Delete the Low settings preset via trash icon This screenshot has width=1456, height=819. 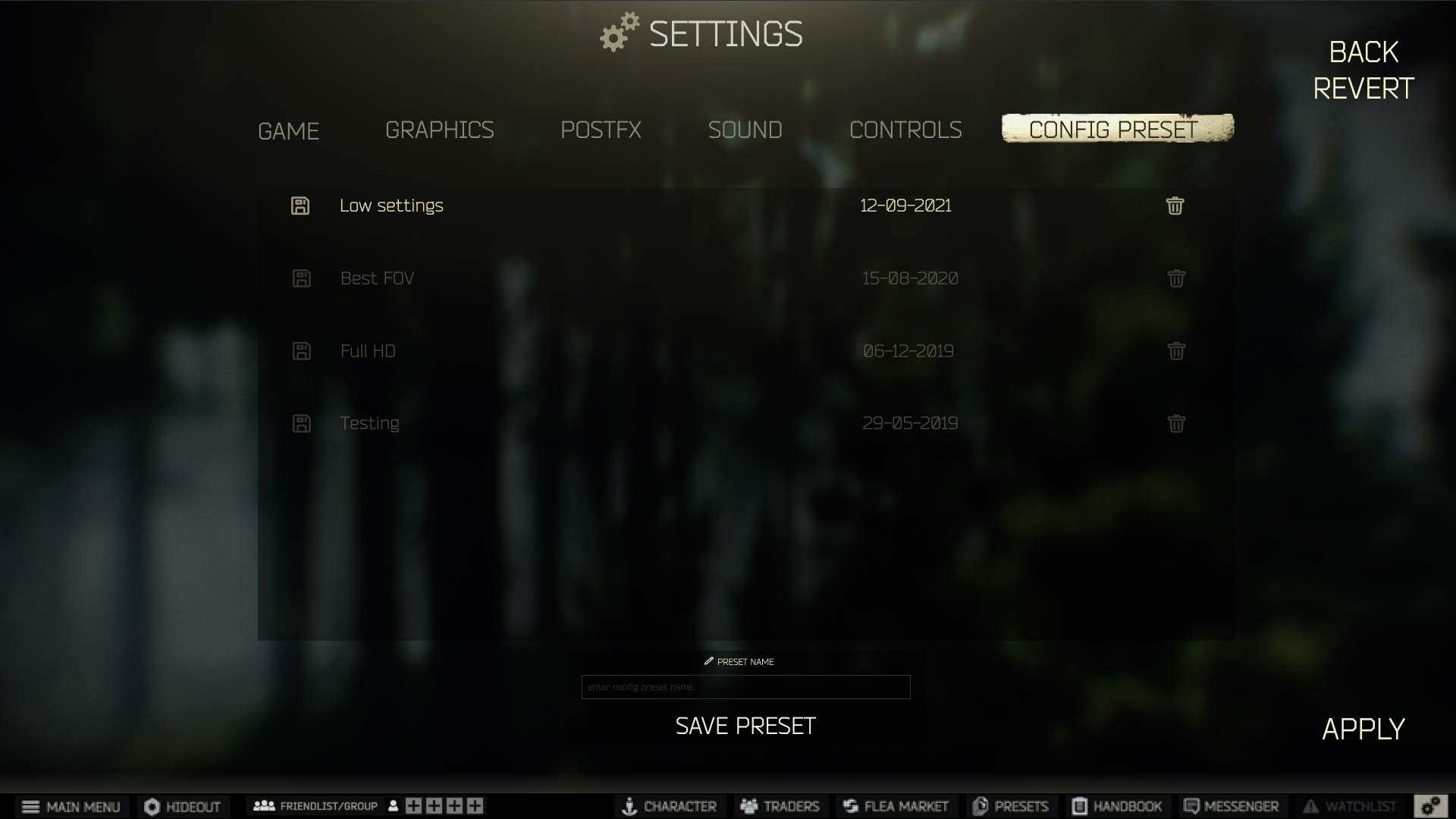[1175, 206]
